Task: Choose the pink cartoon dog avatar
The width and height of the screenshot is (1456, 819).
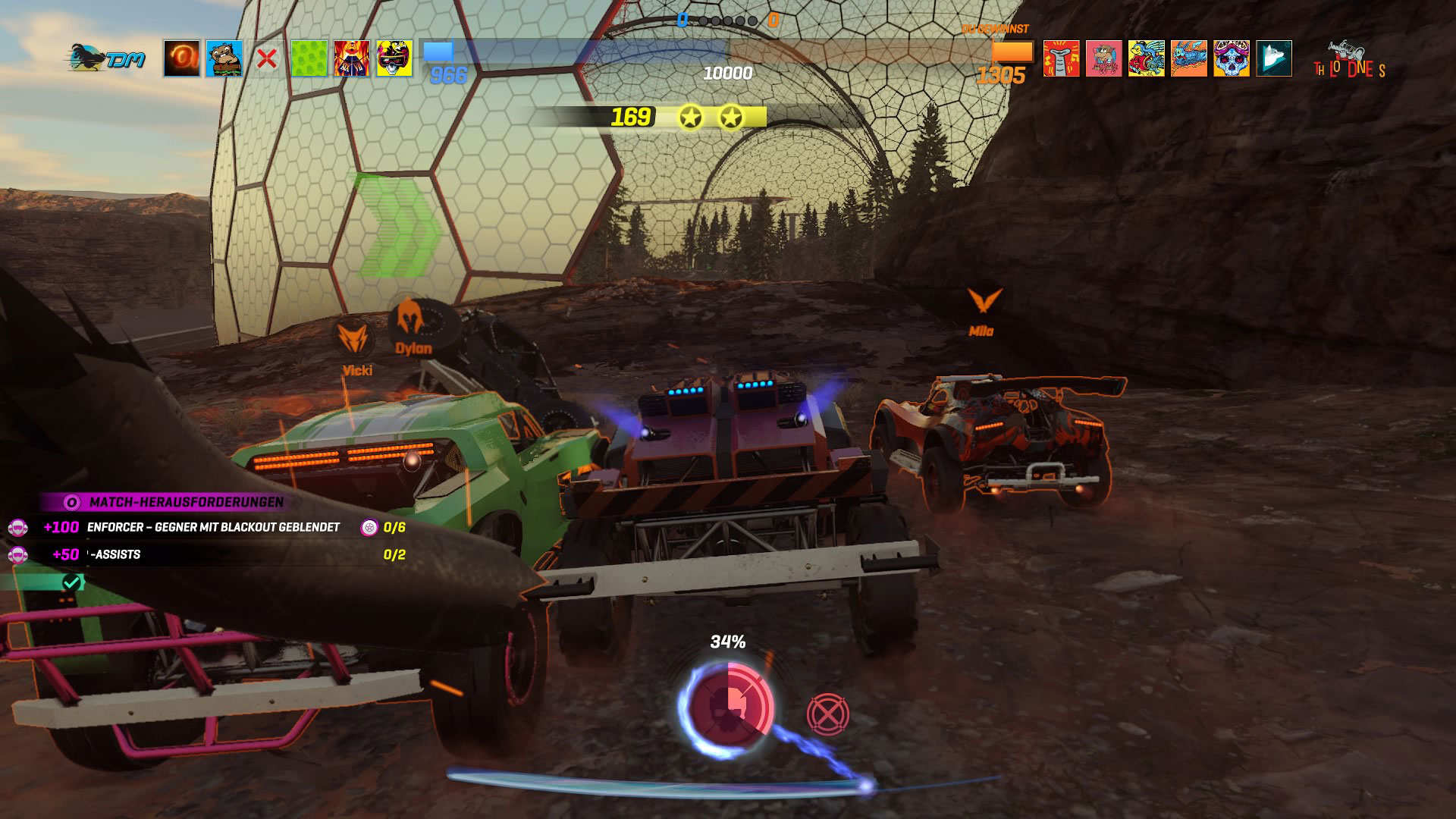Action: (x=1104, y=58)
